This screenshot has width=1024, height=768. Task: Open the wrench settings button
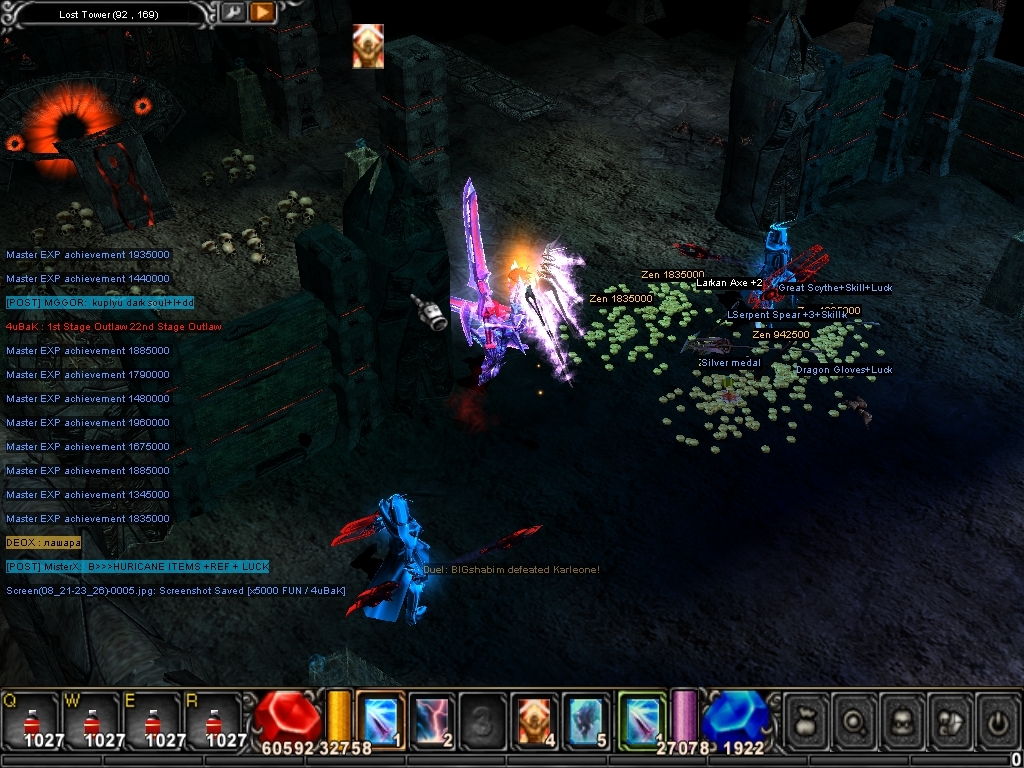pos(233,13)
